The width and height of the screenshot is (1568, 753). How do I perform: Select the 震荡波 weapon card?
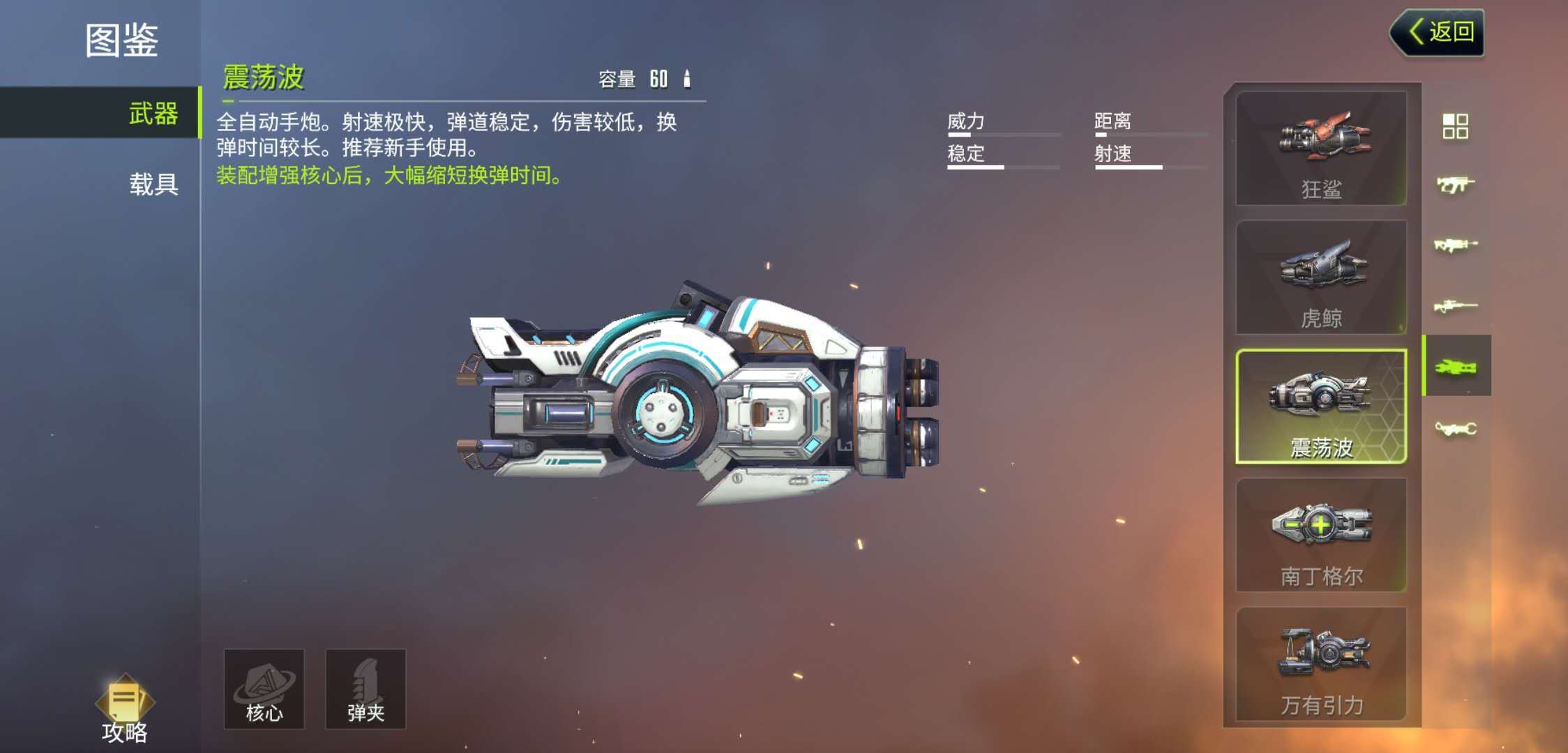(1321, 406)
